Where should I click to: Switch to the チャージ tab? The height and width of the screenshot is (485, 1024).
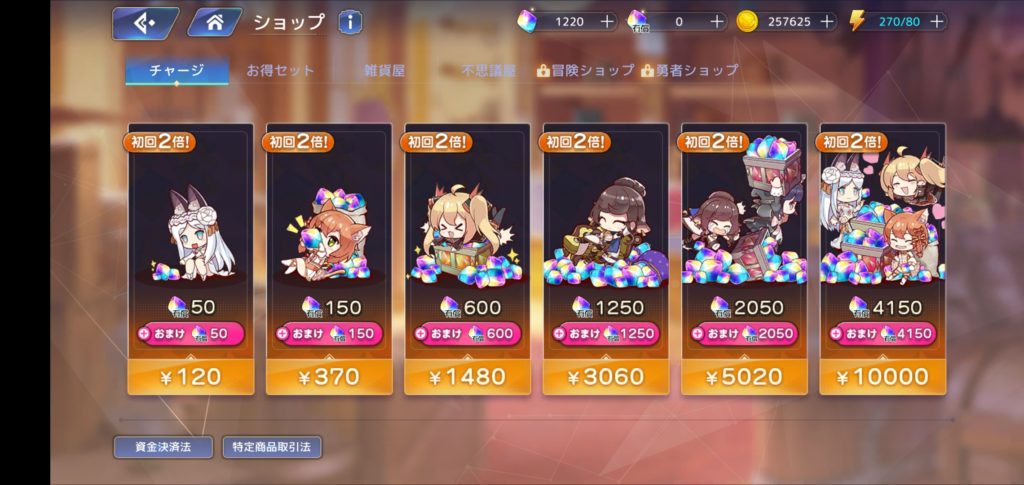176,71
